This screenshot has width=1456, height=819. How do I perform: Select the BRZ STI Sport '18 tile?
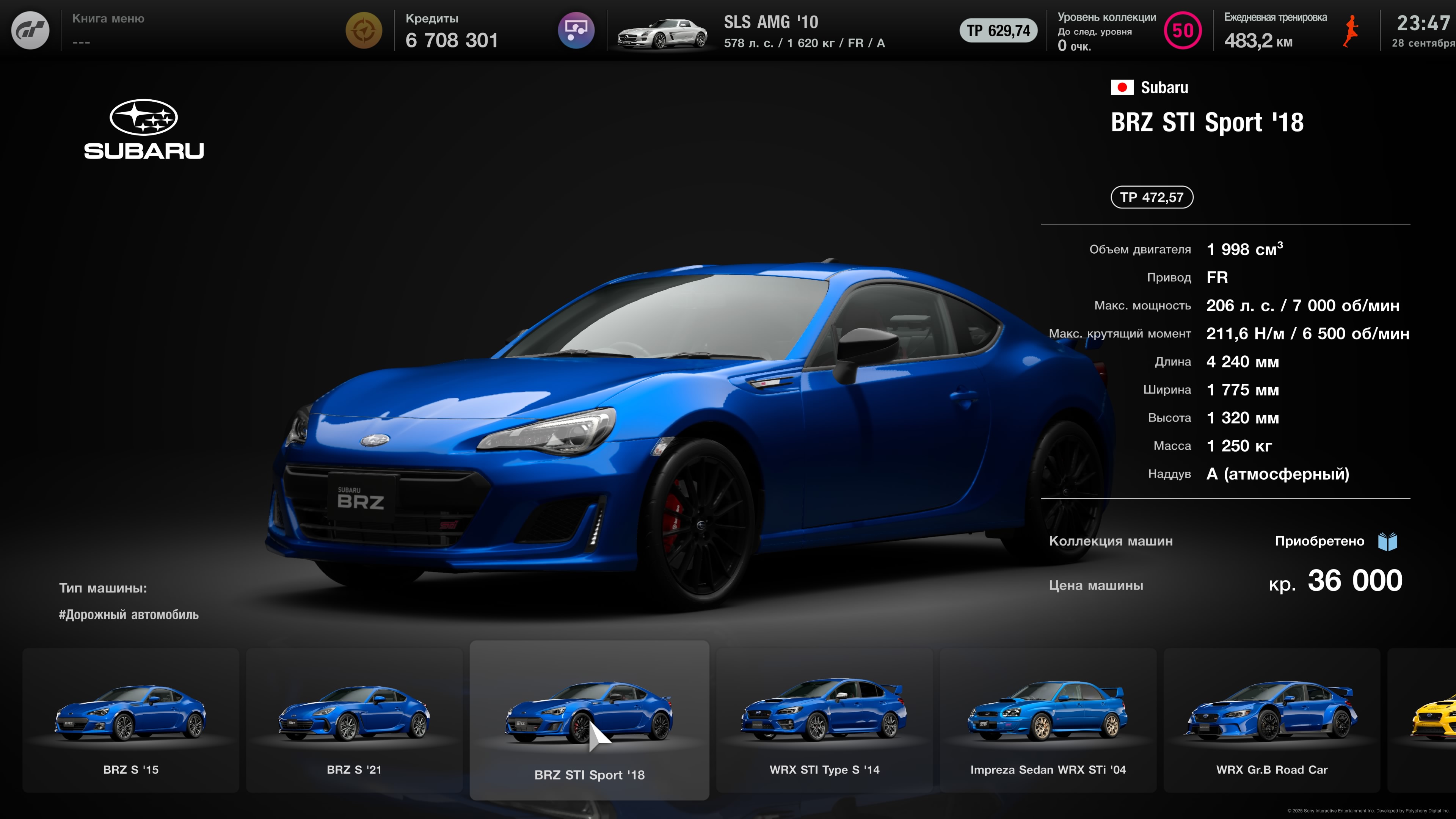[x=589, y=720]
